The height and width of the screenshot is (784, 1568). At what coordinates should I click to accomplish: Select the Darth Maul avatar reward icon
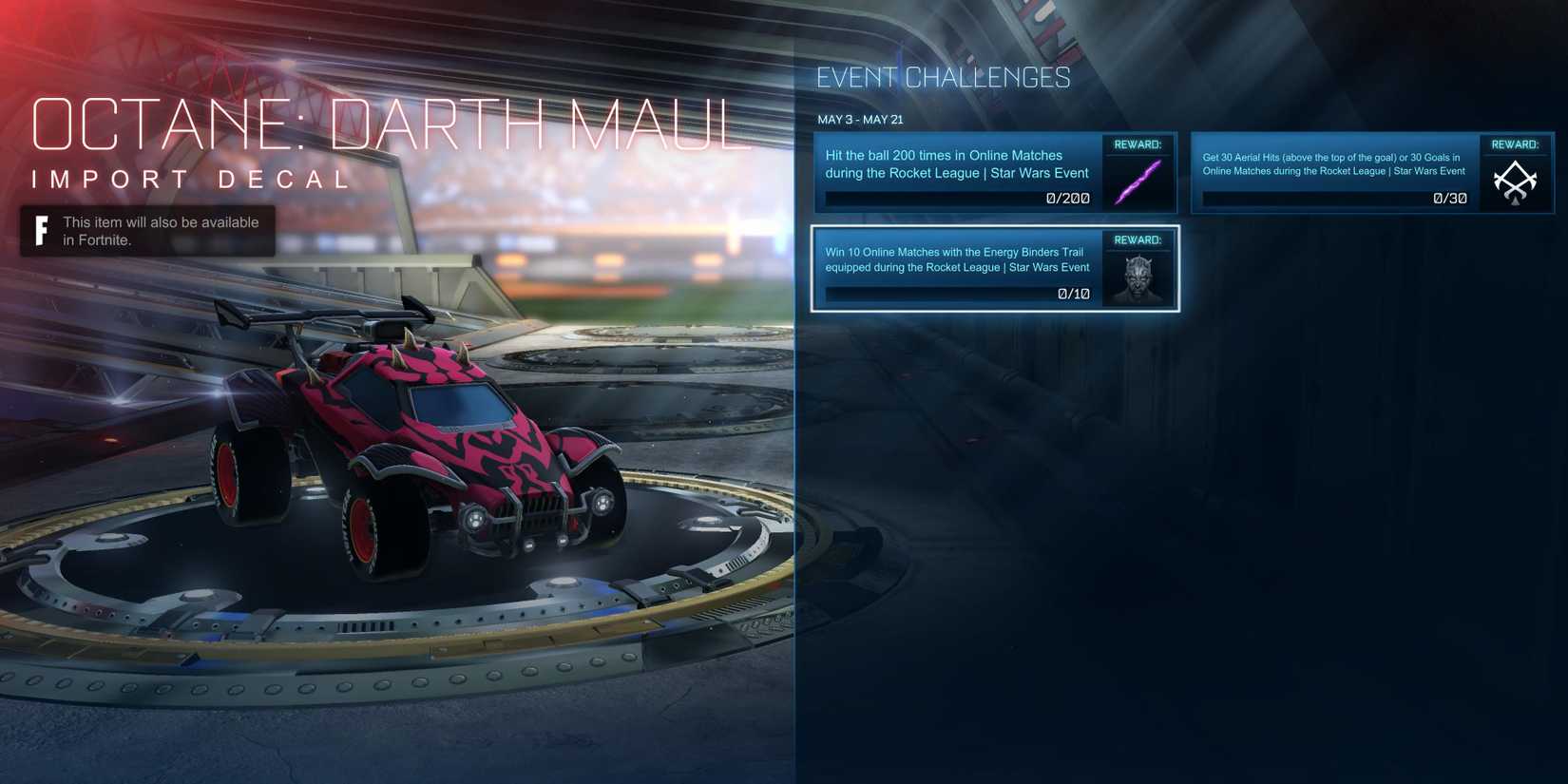1138,276
